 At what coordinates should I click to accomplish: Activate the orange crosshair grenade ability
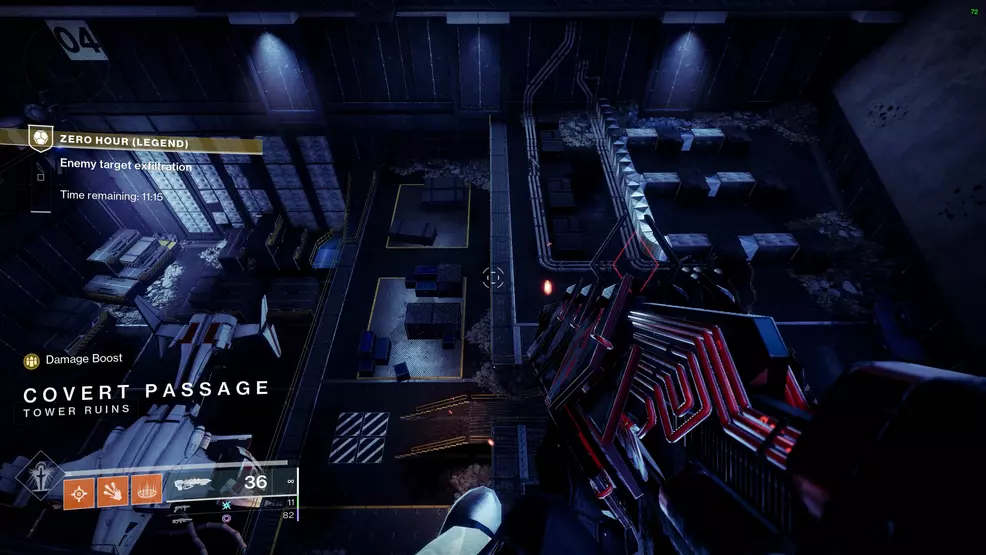(79, 493)
